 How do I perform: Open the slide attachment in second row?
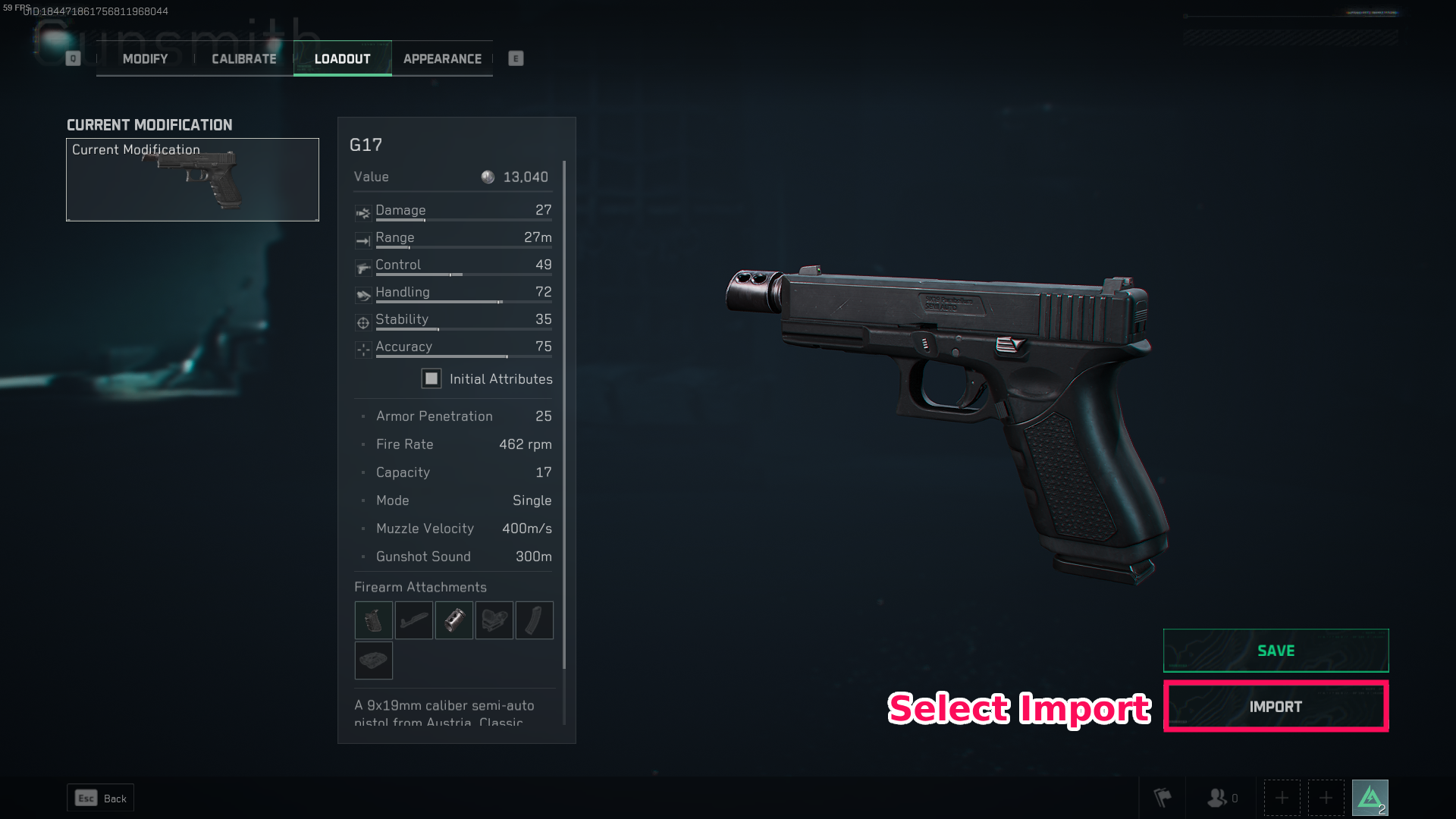[x=373, y=661]
